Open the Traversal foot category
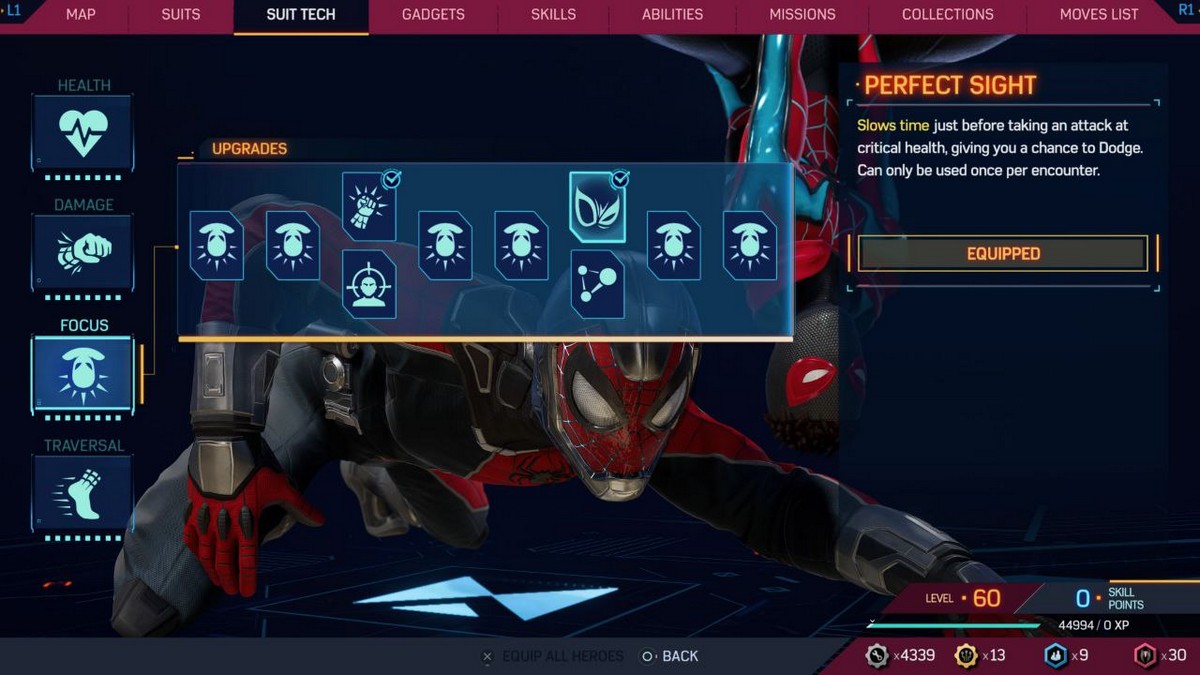 (83, 492)
